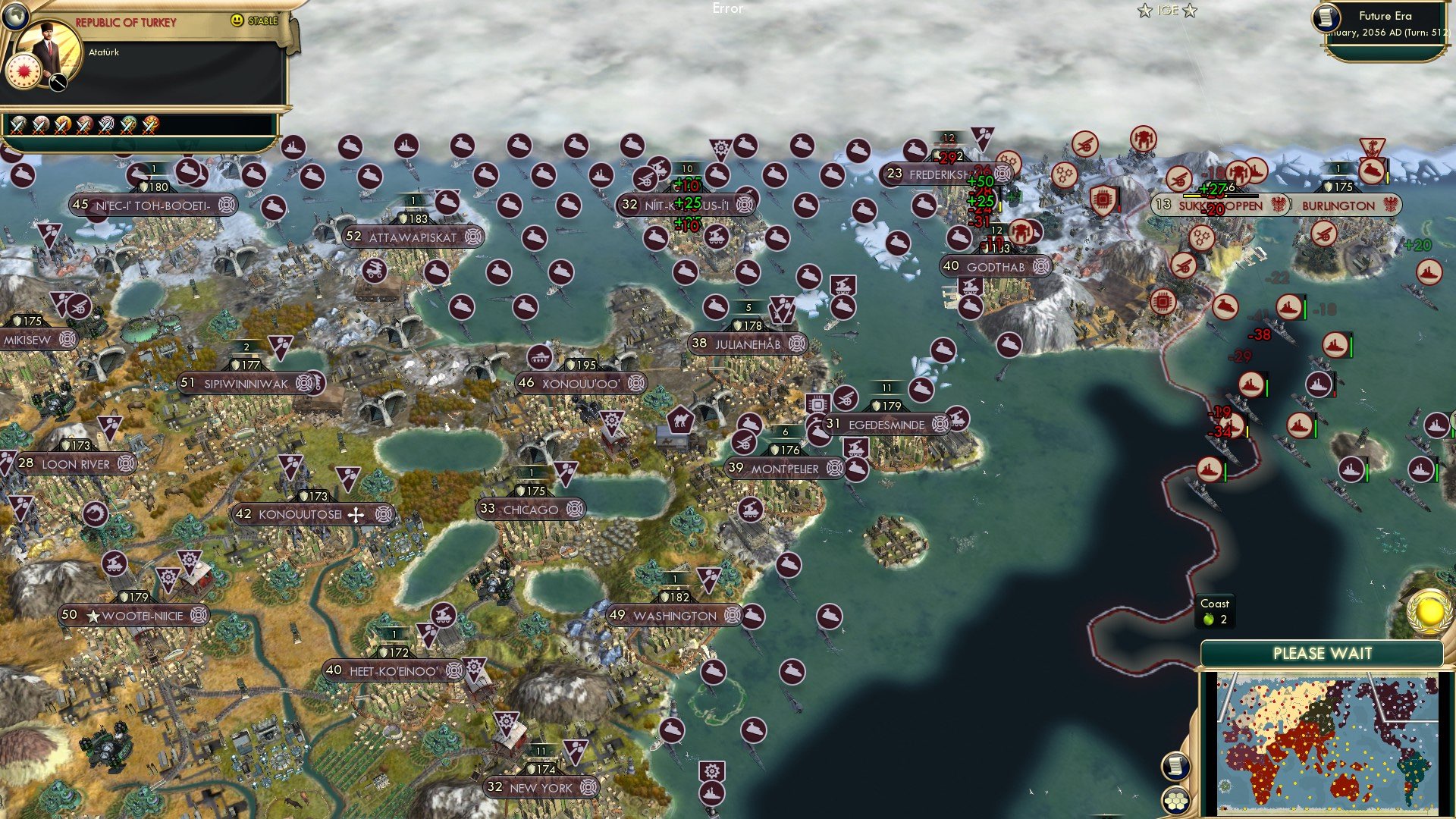Click the STABLE smiley happiness indicator

[237, 20]
